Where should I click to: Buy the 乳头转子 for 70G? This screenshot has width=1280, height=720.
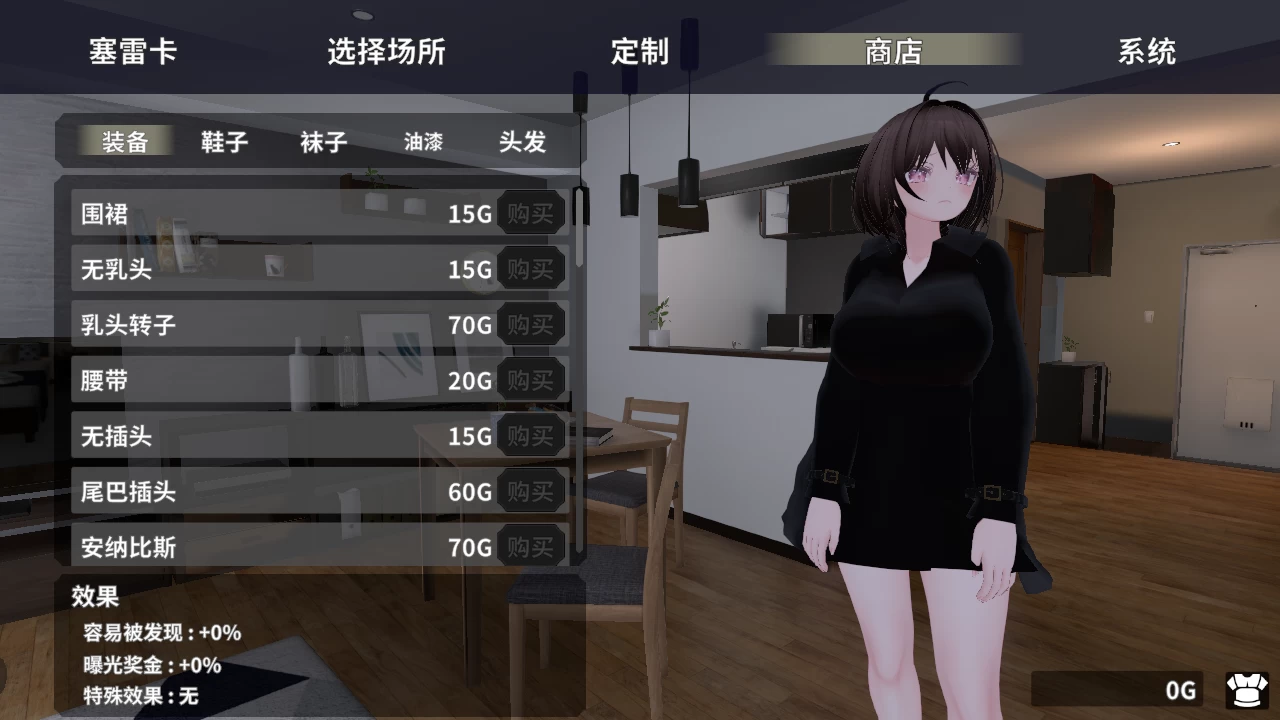click(x=531, y=324)
